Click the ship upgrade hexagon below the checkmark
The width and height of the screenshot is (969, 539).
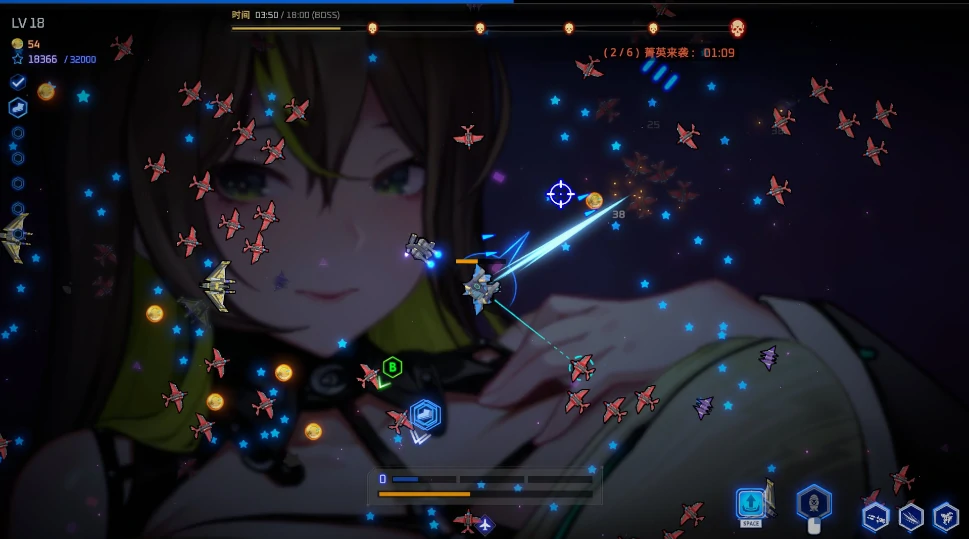pos(18,107)
